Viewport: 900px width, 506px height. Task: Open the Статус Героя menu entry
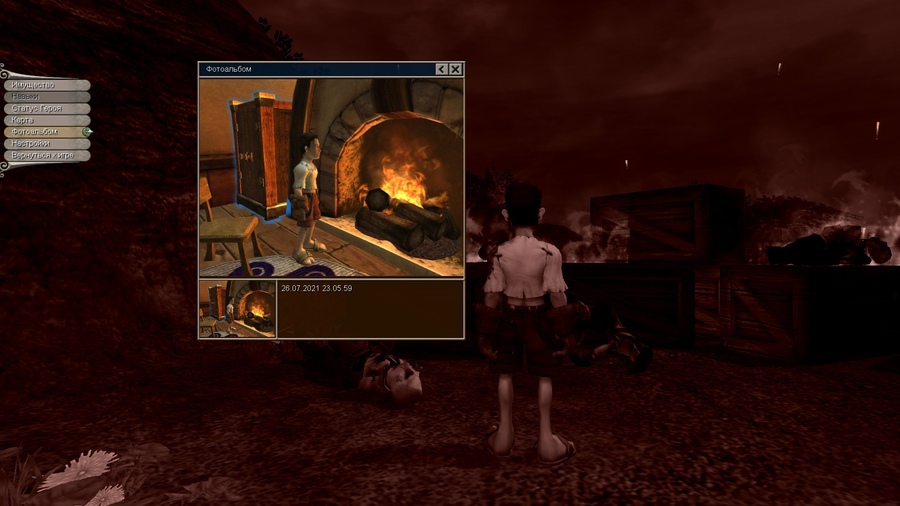click(46, 108)
